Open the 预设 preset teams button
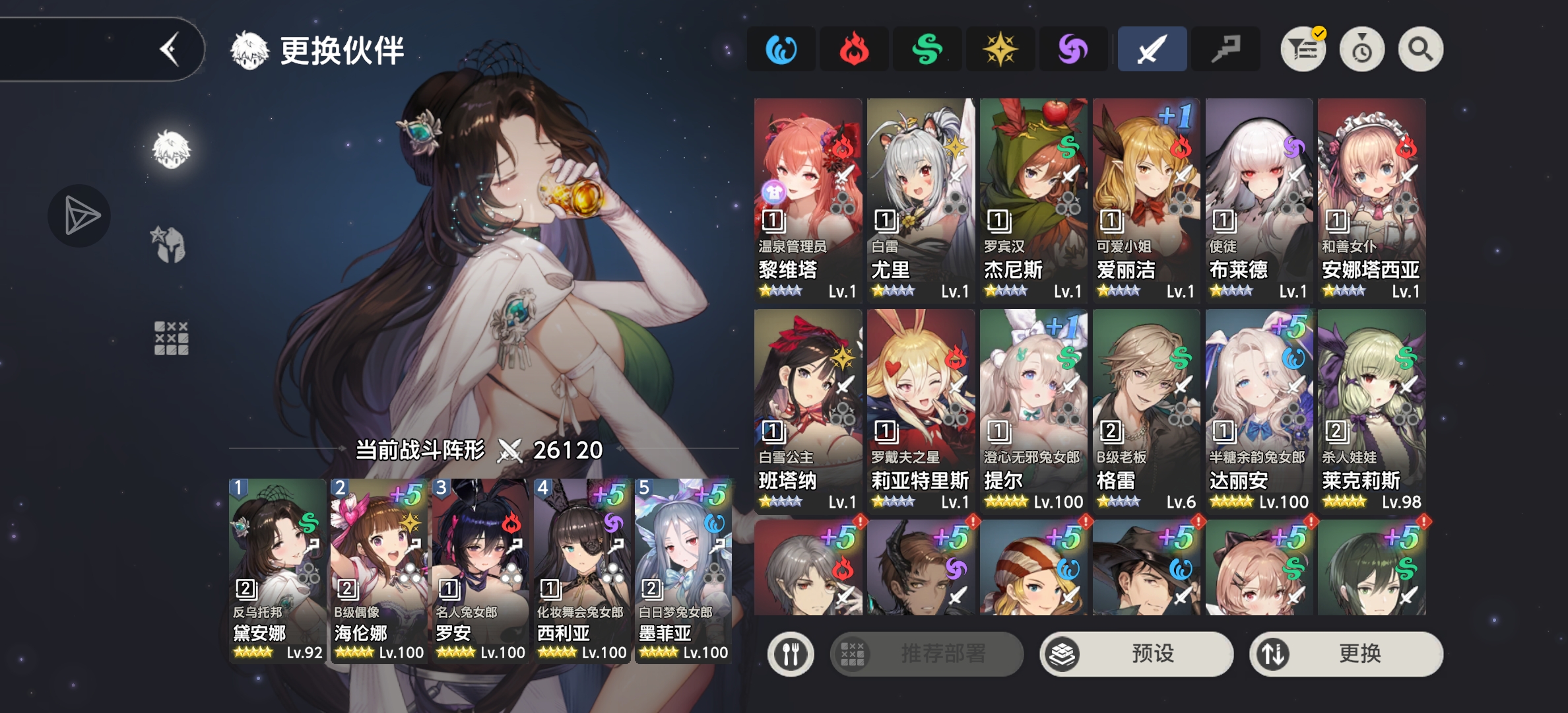The width and height of the screenshot is (1568, 713). coord(1136,654)
